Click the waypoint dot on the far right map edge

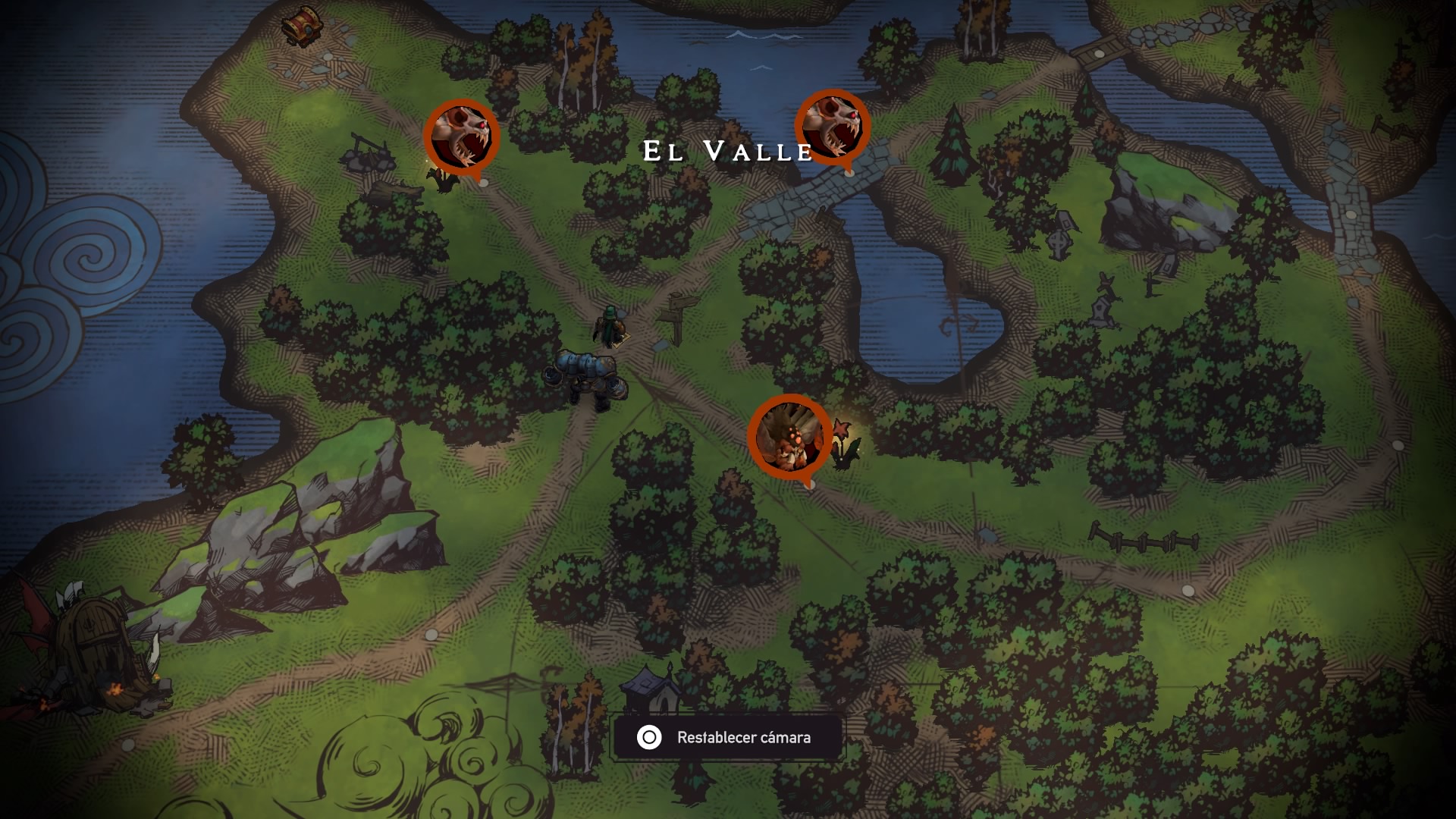point(1398,444)
